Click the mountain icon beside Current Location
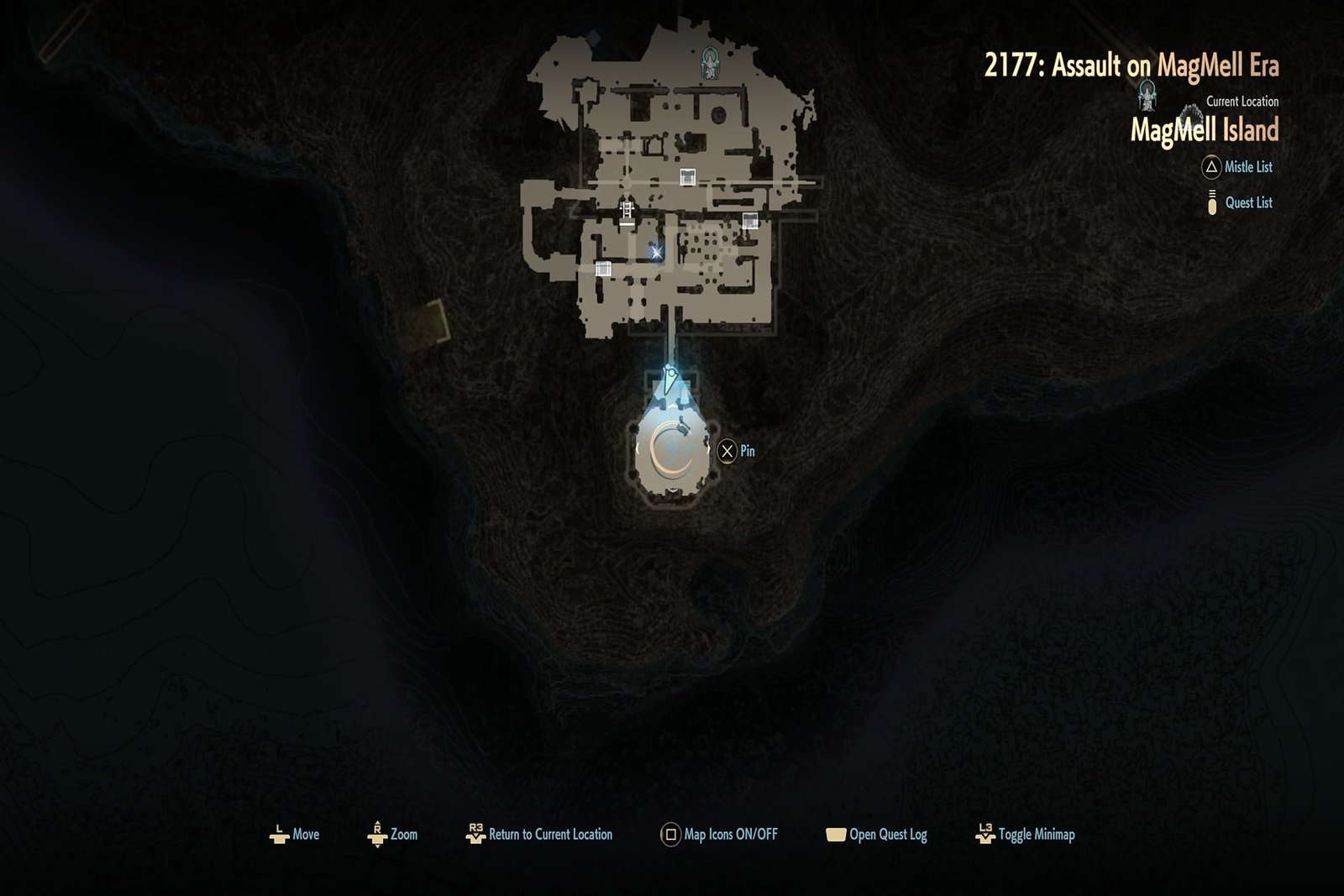The height and width of the screenshot is (896, 1344). pos(1191,113)
